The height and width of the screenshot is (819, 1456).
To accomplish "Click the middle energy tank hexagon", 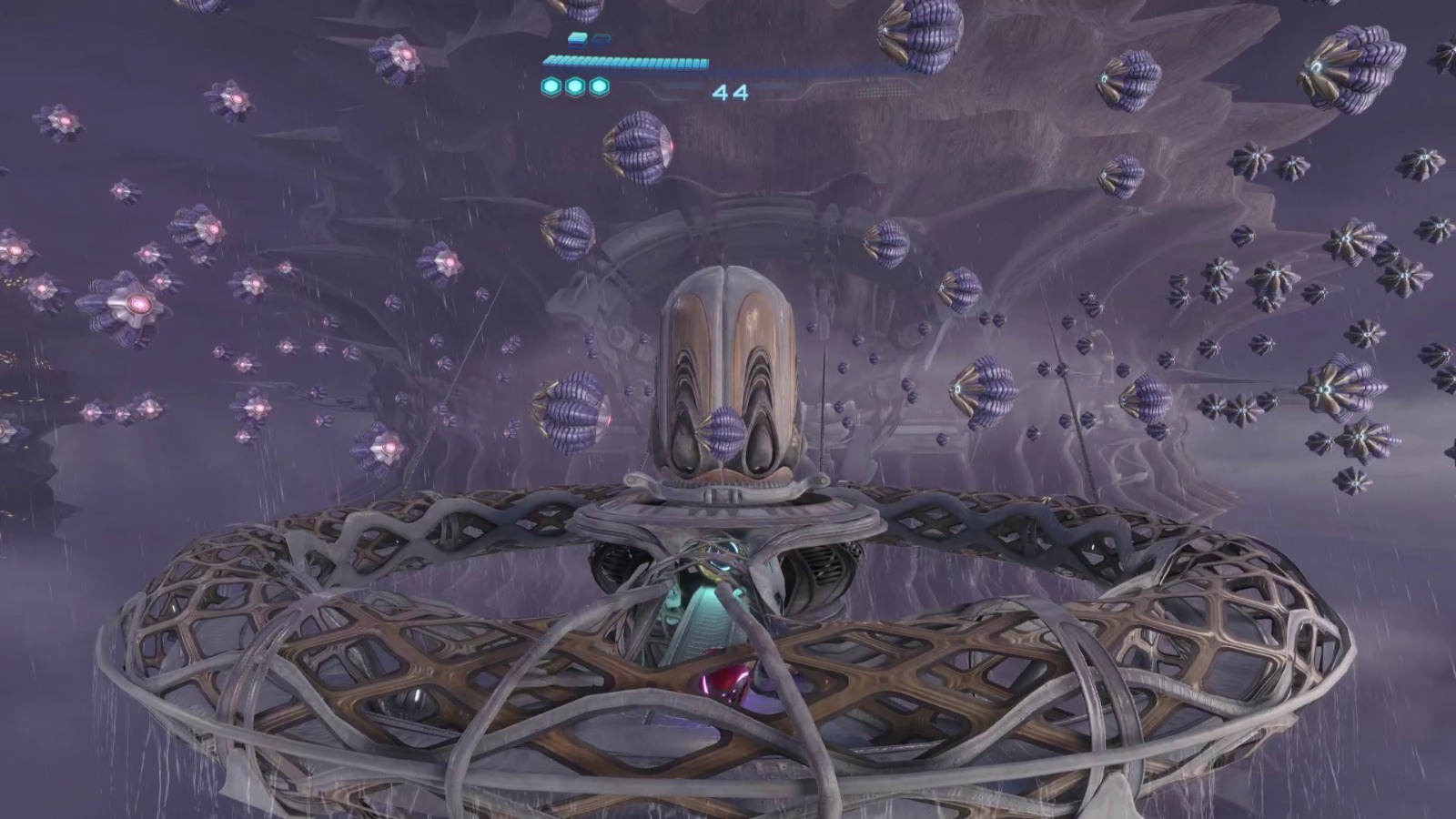I will [x=573, y=87].
